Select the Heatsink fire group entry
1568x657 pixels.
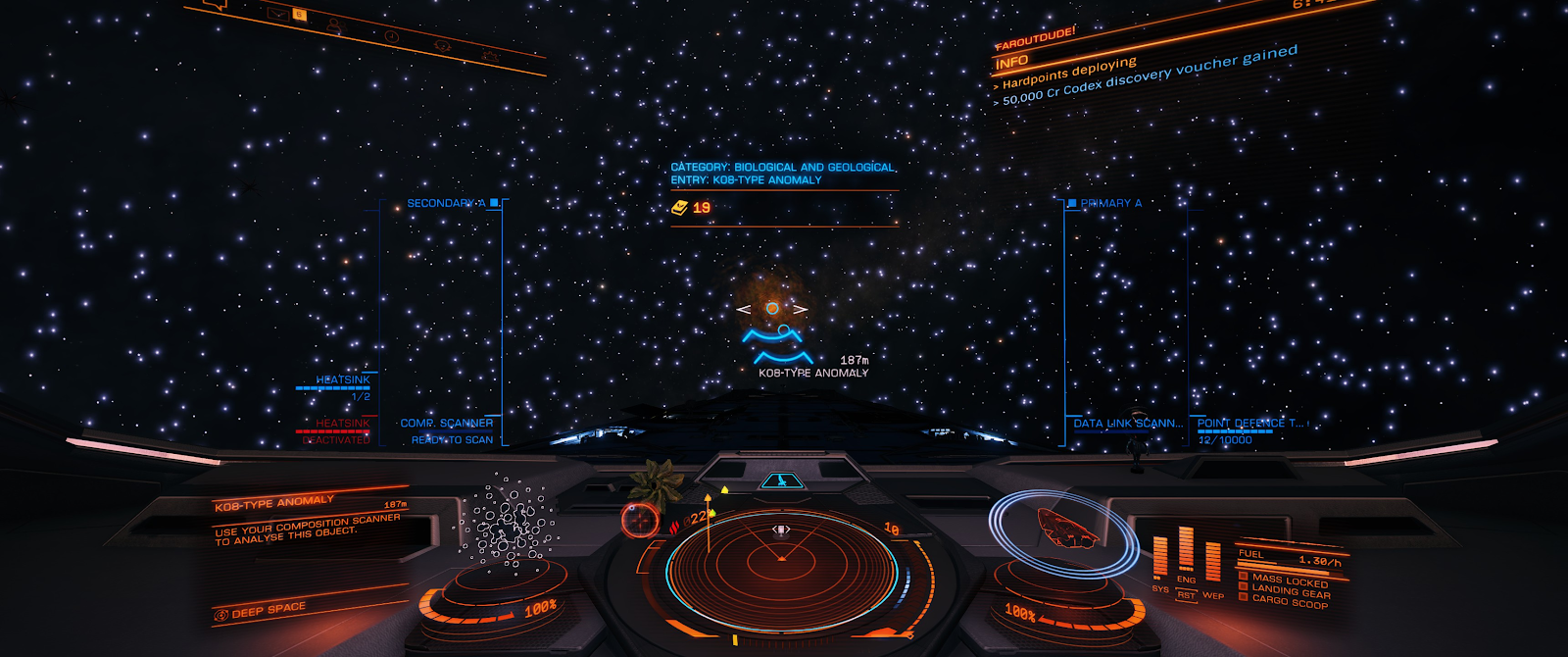pos(343,380)
